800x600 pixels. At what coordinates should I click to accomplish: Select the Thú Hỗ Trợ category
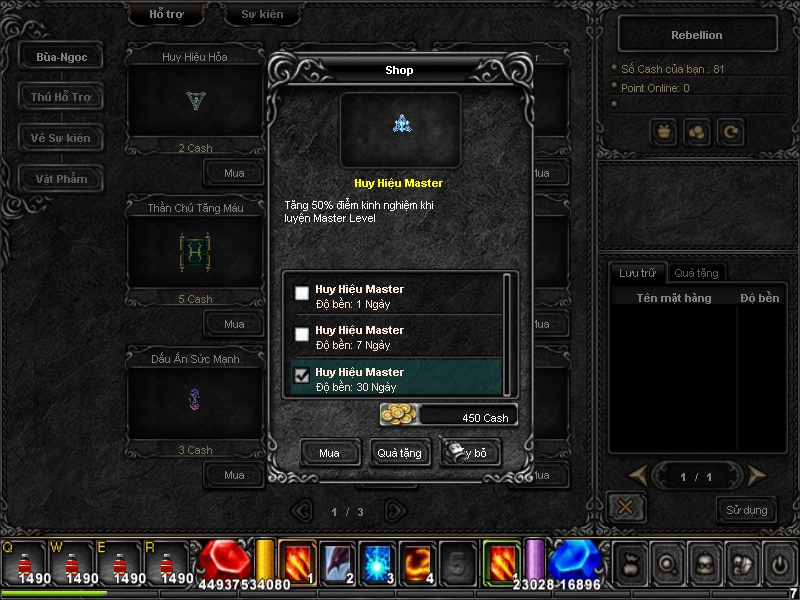click(61, 97)
